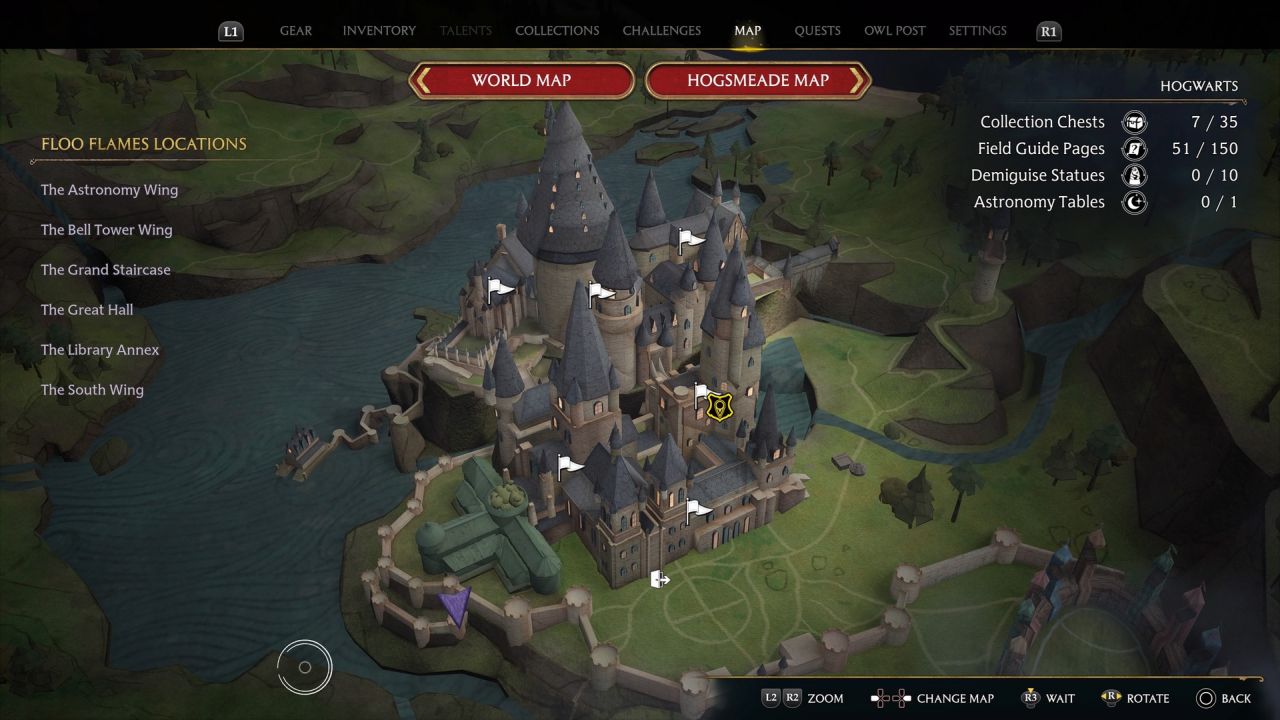Select The Great Hall floo location

pyautogui.click(x=87, y=309)
